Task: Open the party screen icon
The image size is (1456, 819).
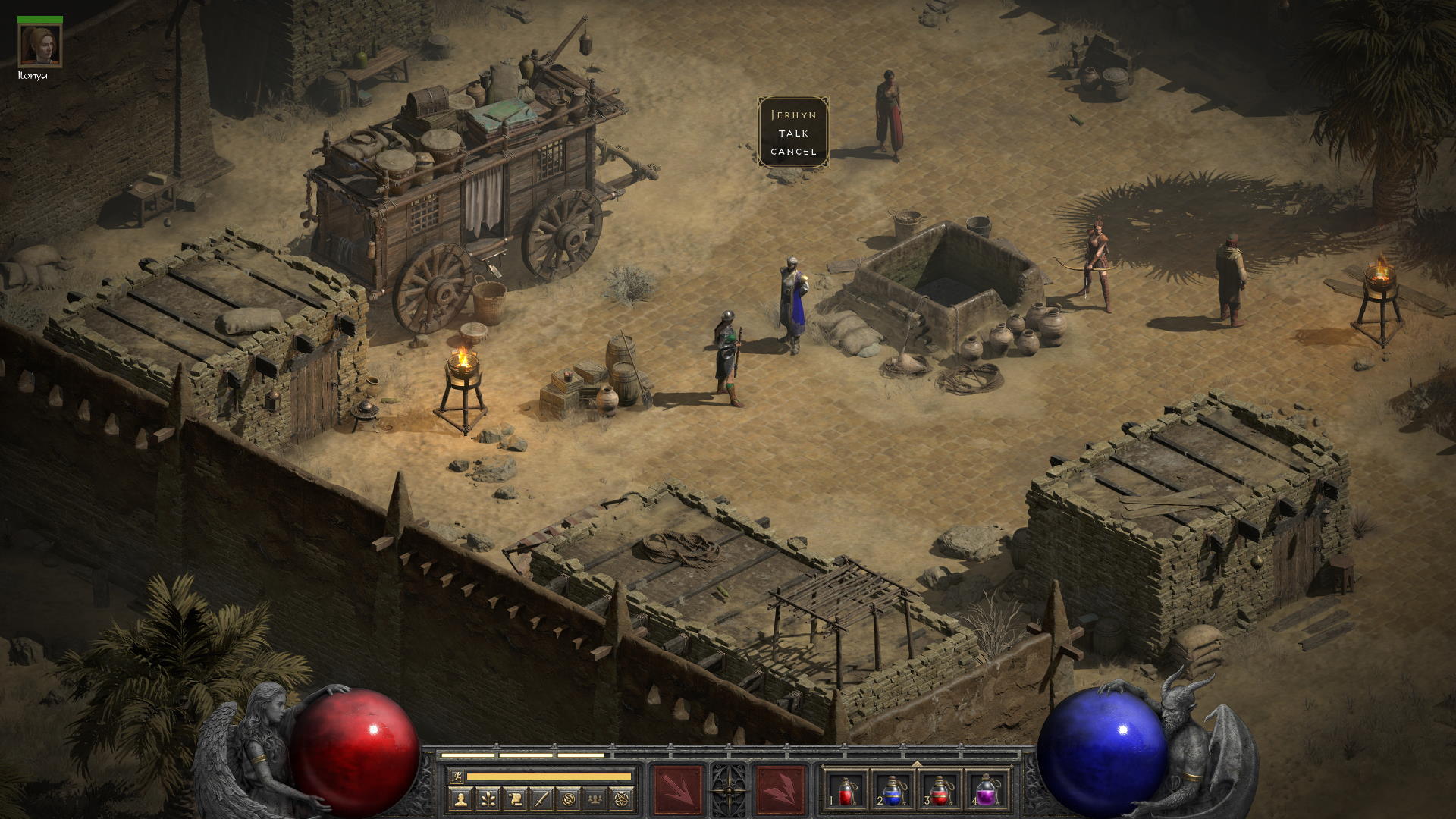Action: [x=597, y=799]
